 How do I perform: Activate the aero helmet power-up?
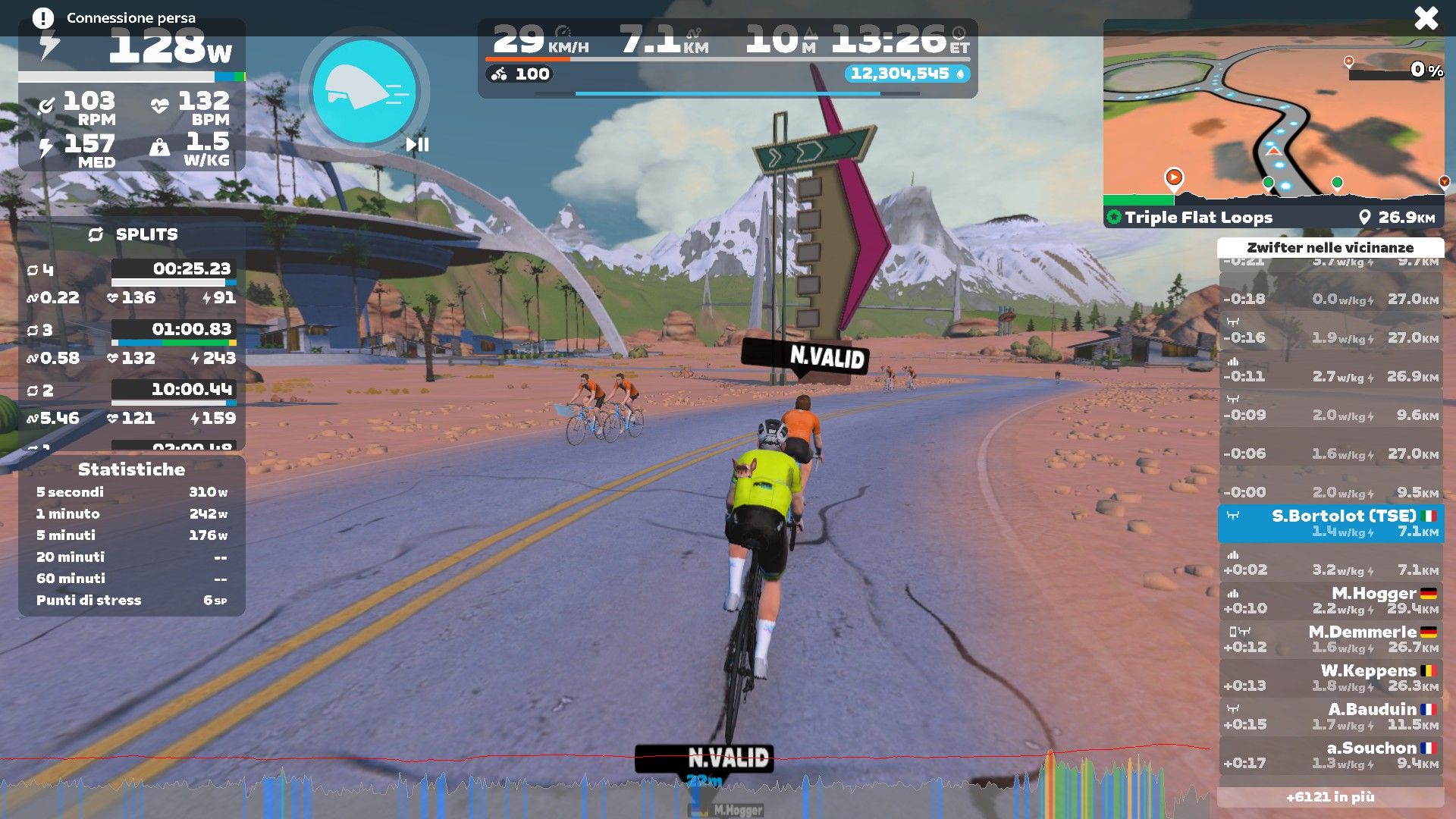point(364,91)
